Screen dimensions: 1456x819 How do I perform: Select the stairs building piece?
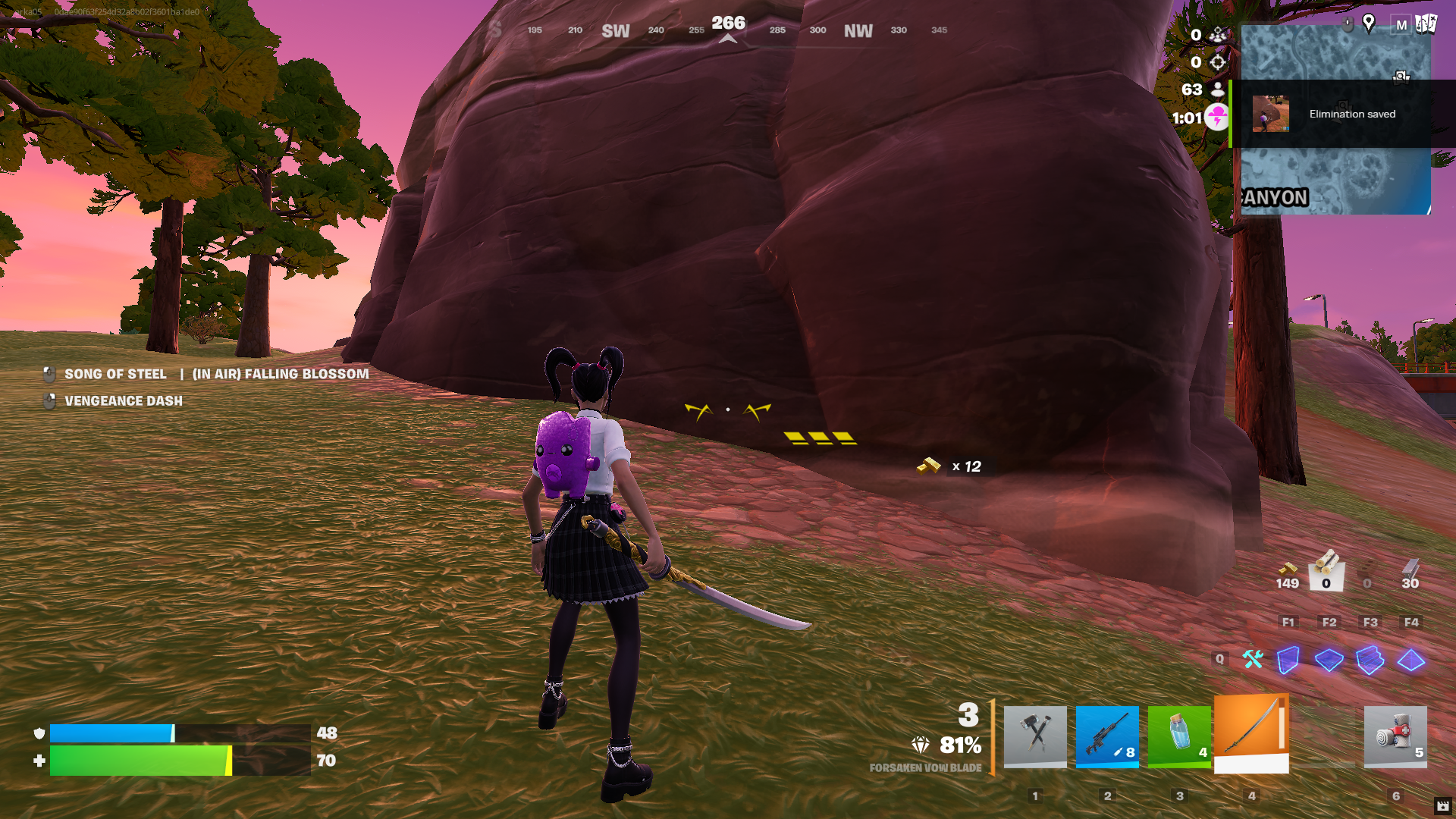tap(1370, 660)
